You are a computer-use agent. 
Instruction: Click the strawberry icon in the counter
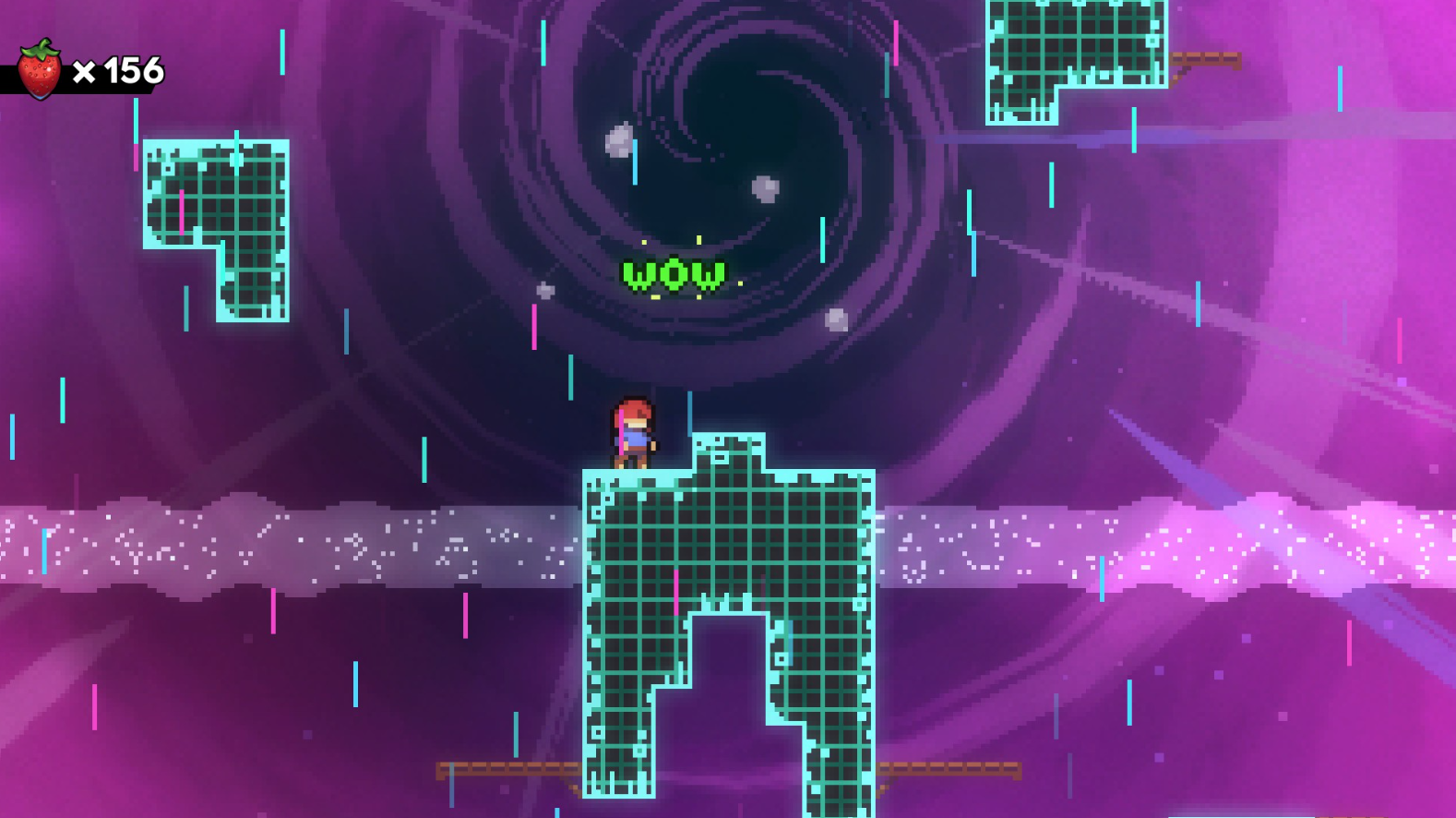pos(39,69)
